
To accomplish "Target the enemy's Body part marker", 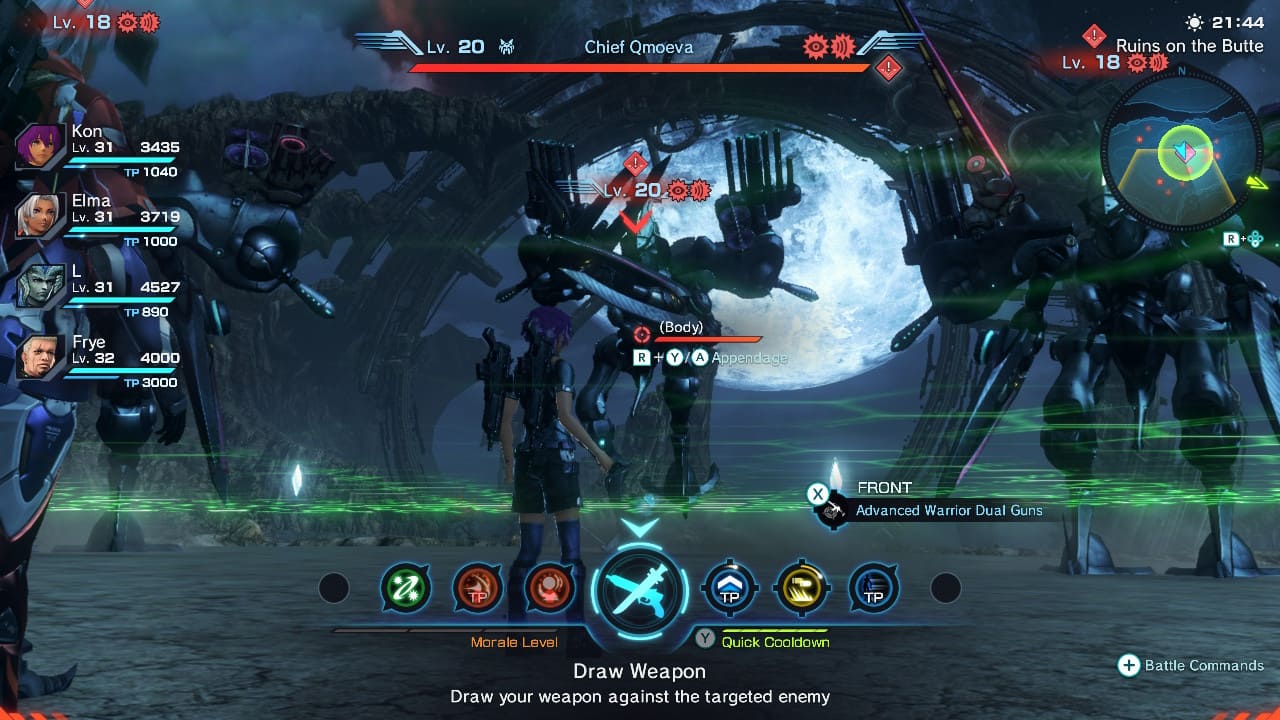I will (680, 328).
